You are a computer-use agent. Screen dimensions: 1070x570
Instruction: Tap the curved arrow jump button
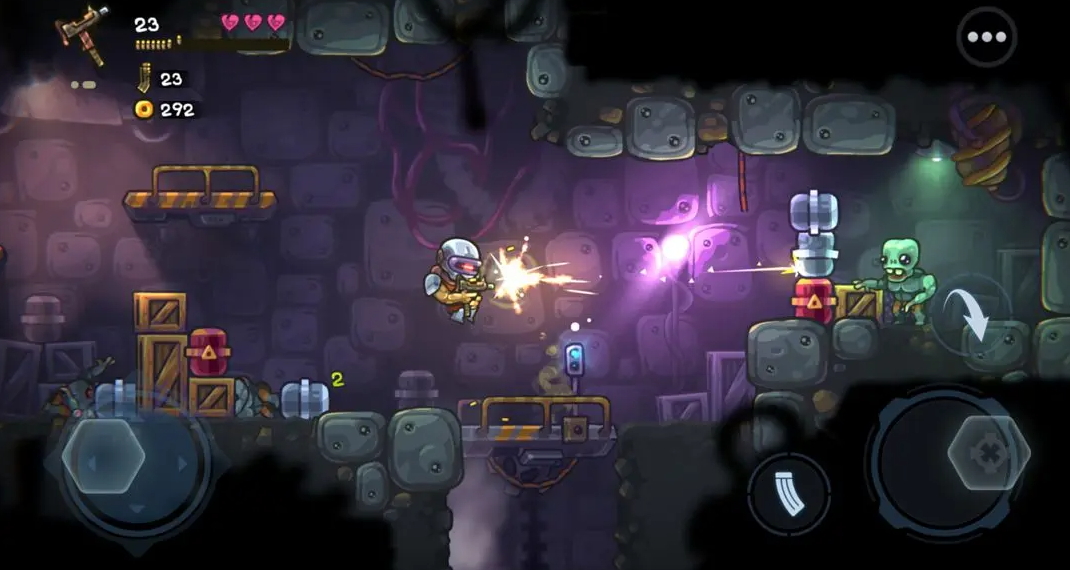click(971, 314)
